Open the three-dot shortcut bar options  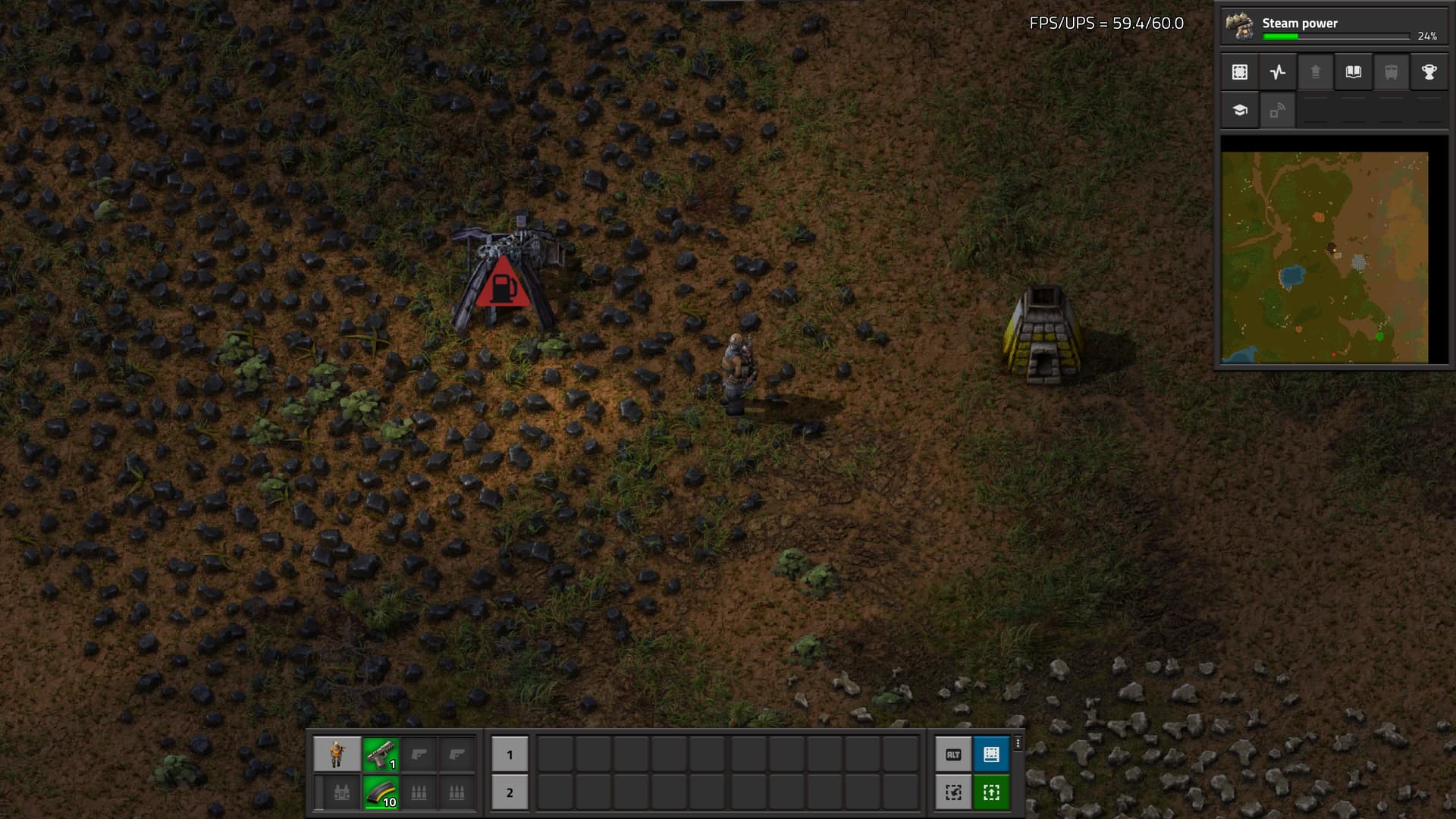click(1018, 744)
